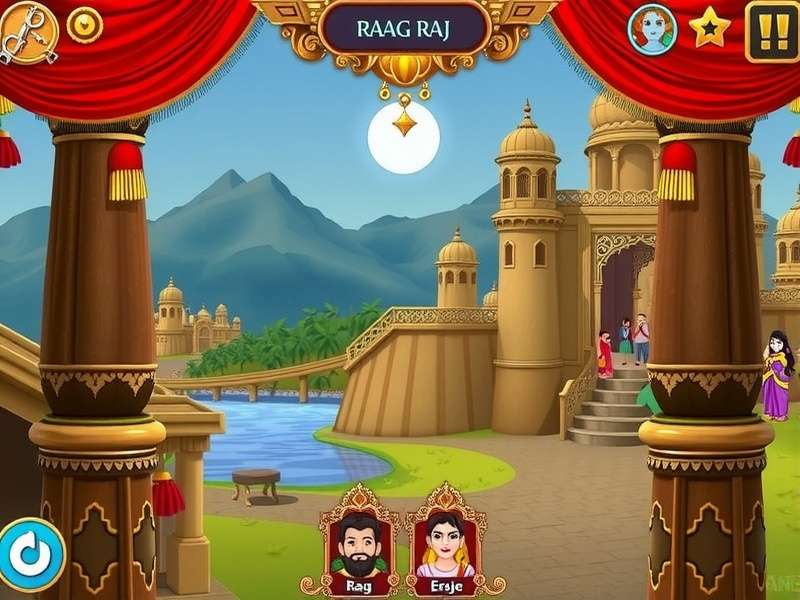Click the blue circular restart button

[31, 553]
